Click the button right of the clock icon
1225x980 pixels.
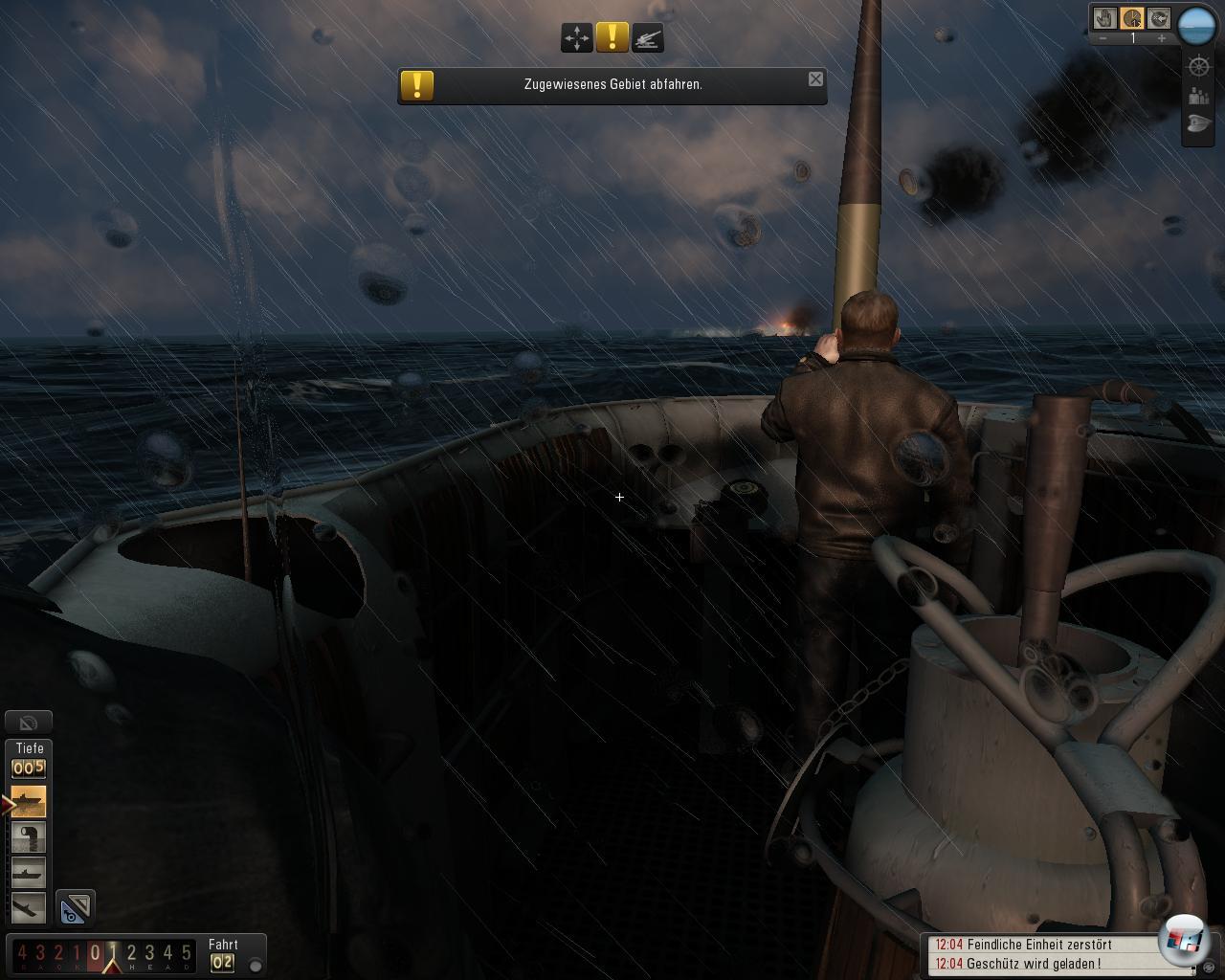click(x=1158, y=18)
